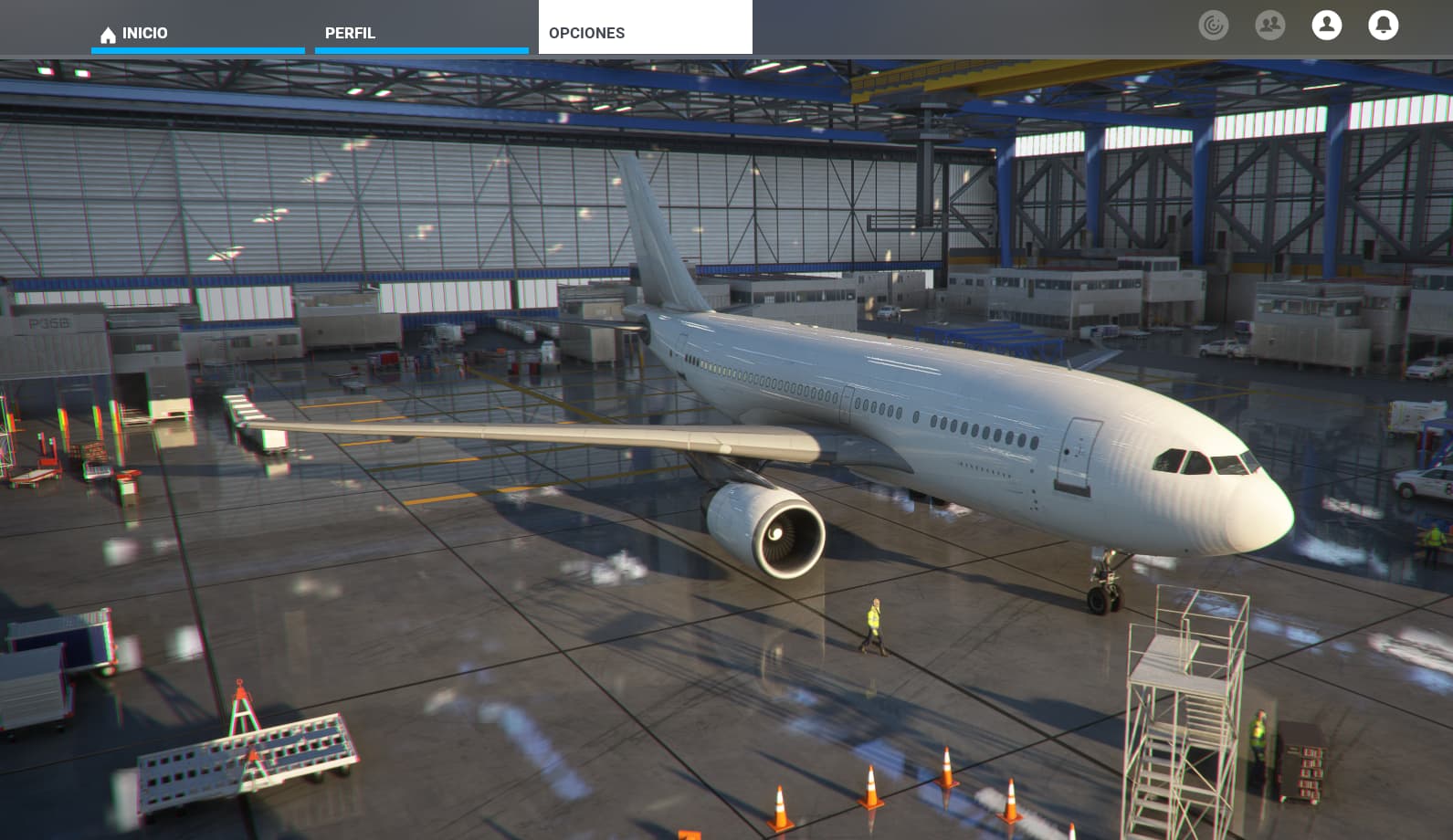Switch to the PERFIL tab
Viewport: 1453px width, 840px height.
(421, 33)
